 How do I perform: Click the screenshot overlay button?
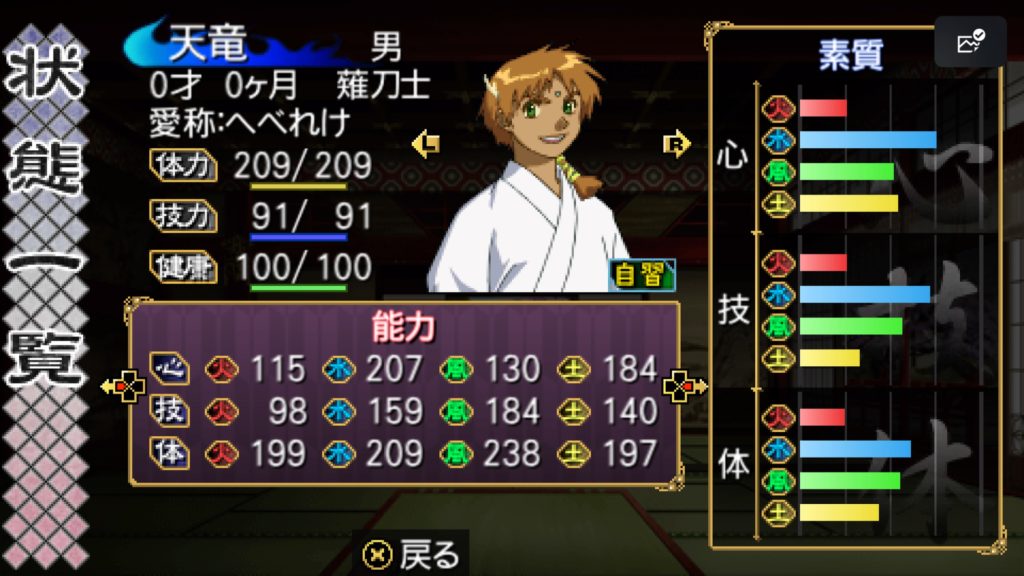tap(970, 43)
